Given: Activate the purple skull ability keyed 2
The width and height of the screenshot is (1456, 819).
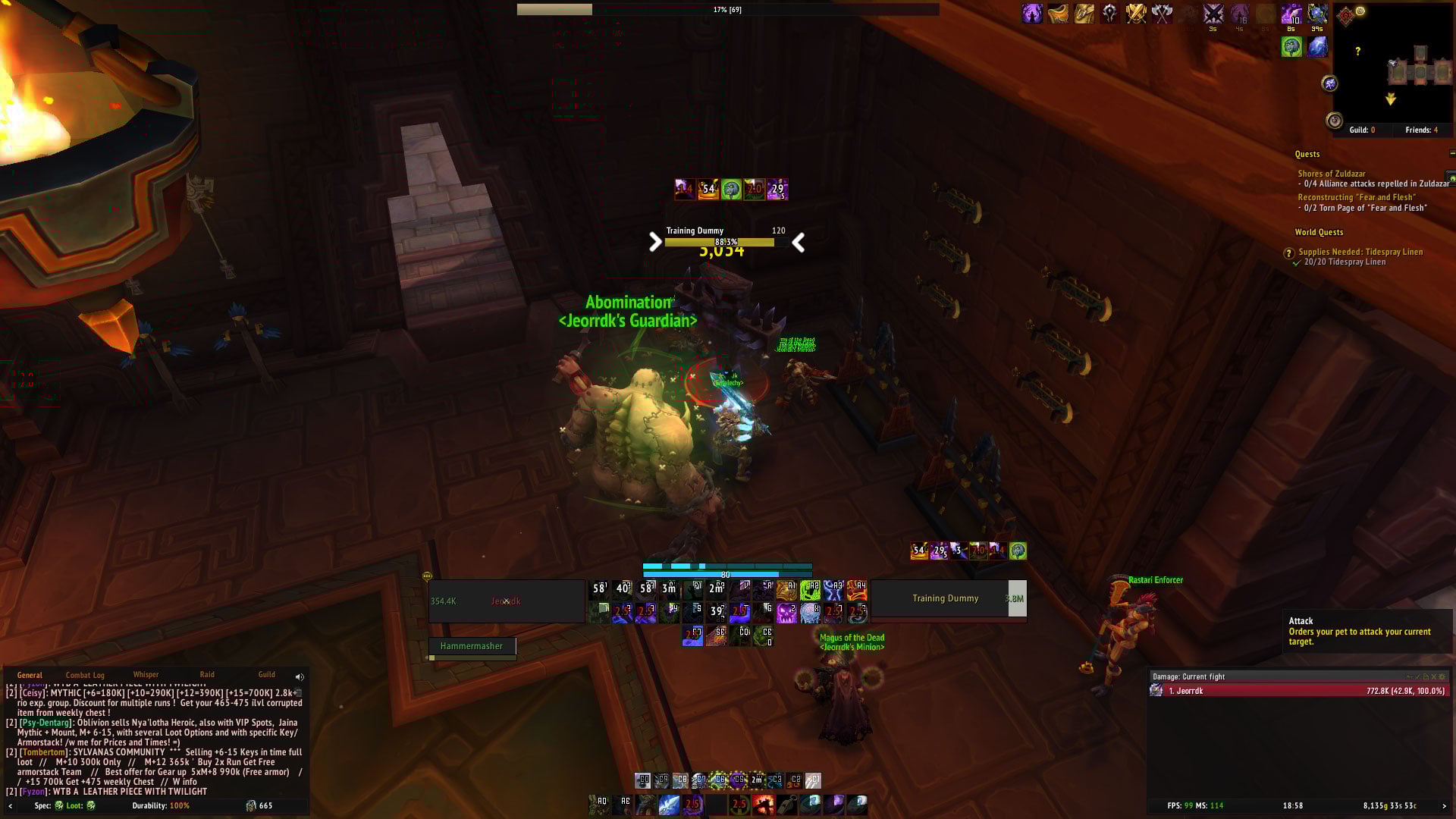Looking at the screenshot, I should (x=786, y=613).
